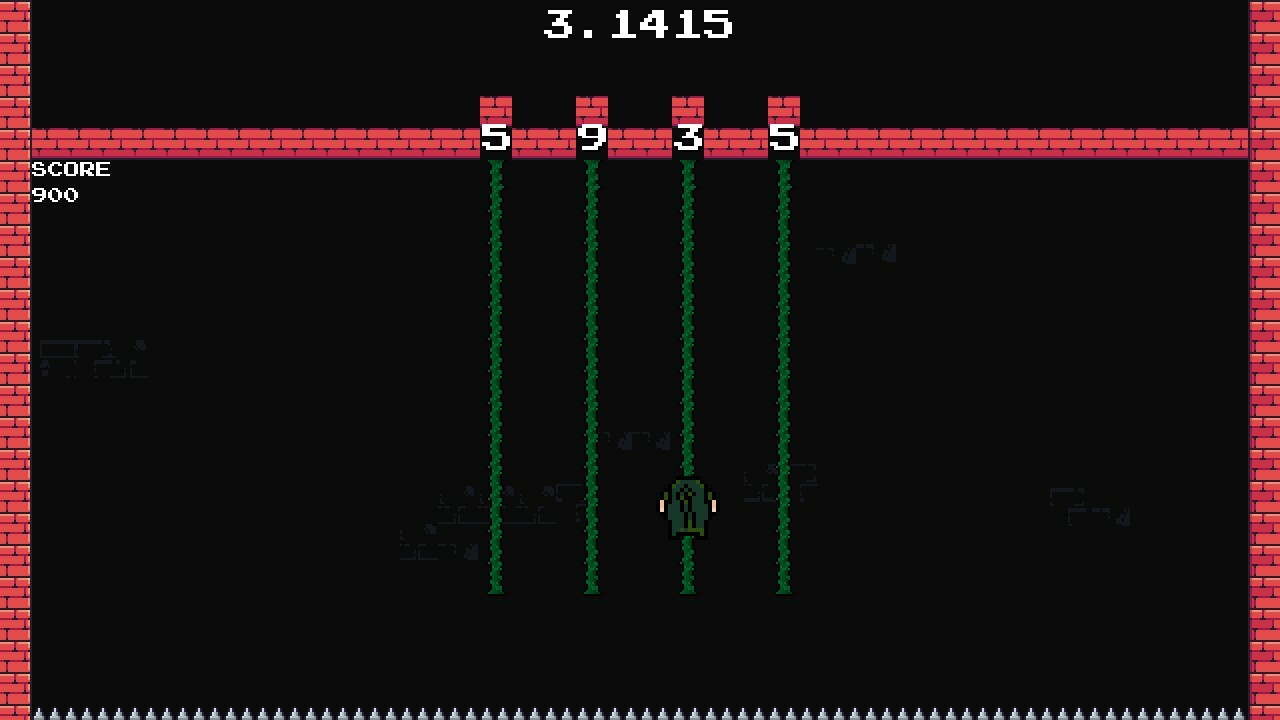The image size is (1280, 720).
Task: Click the gray spikes at screen bottom
Action: (640, 712)
